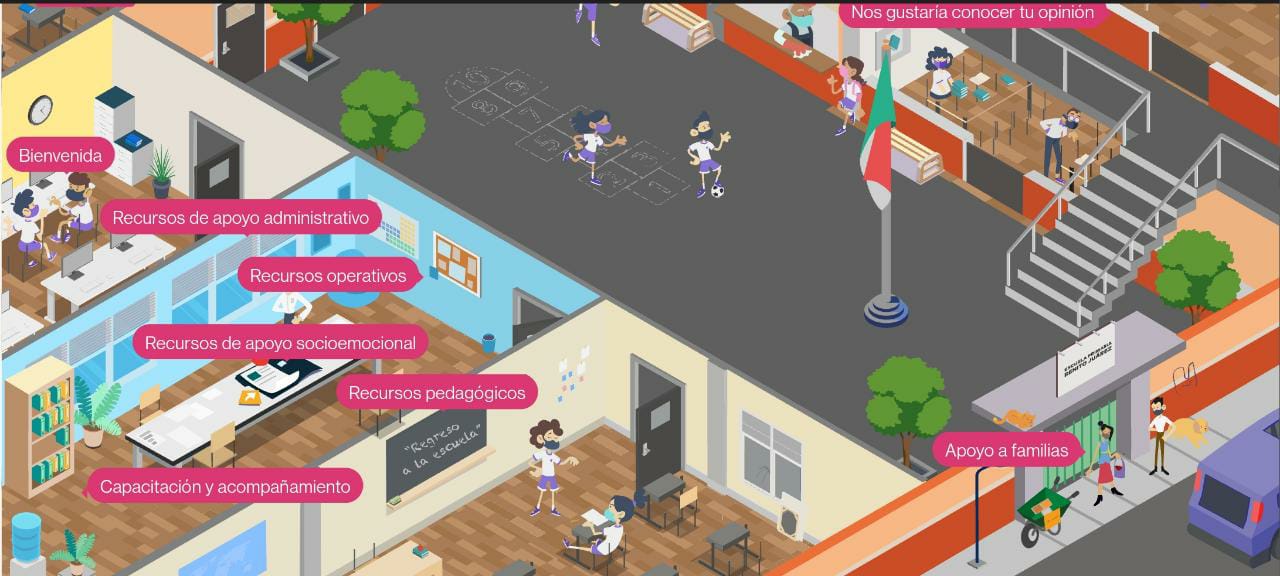The image size is (1280, 576).
Task: Choose Recursos de apoyo socioemocional
Action: pyautogui.click(x=280, y=343)
